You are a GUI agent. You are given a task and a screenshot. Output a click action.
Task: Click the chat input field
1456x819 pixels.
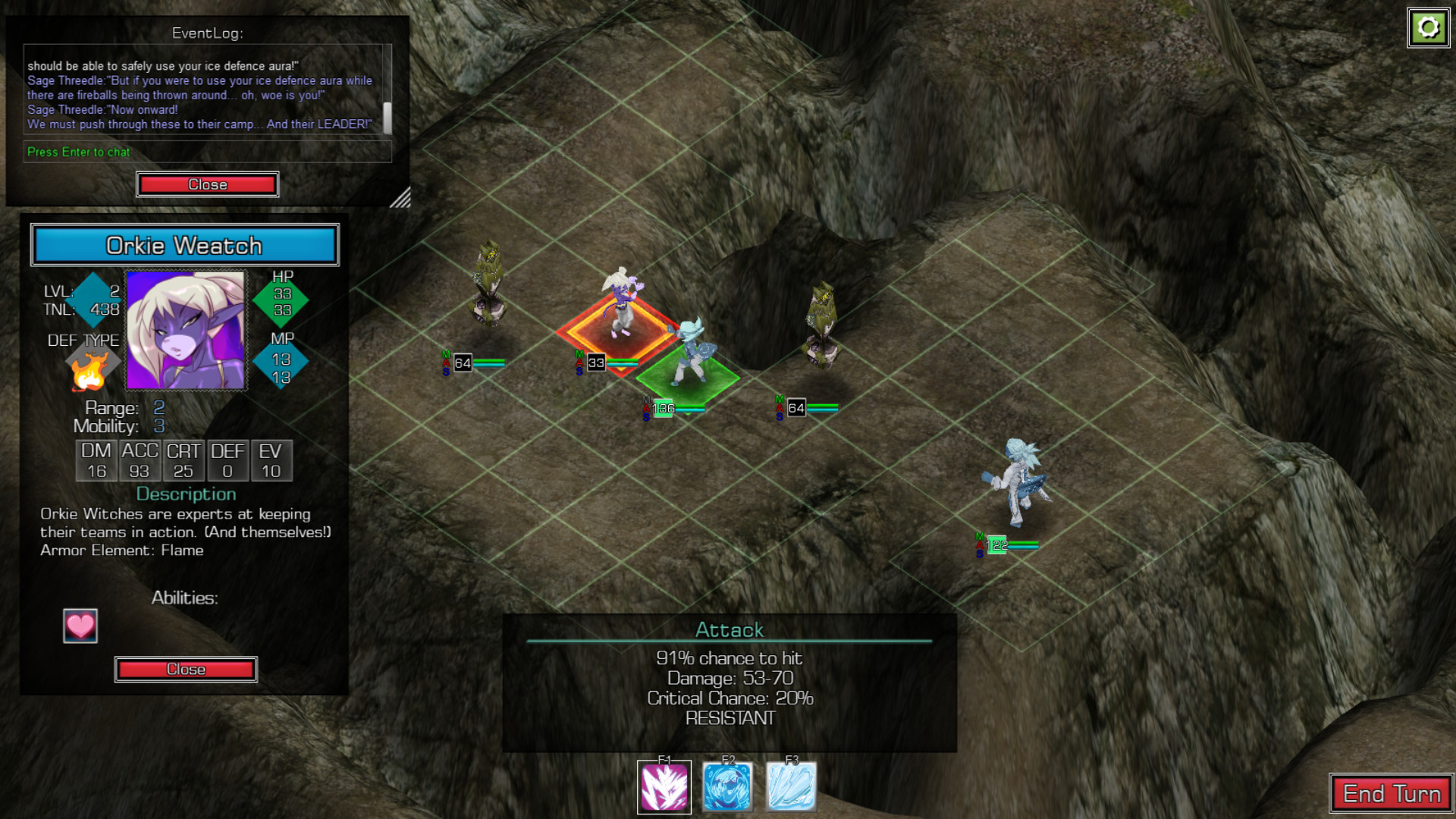[207, 152]
